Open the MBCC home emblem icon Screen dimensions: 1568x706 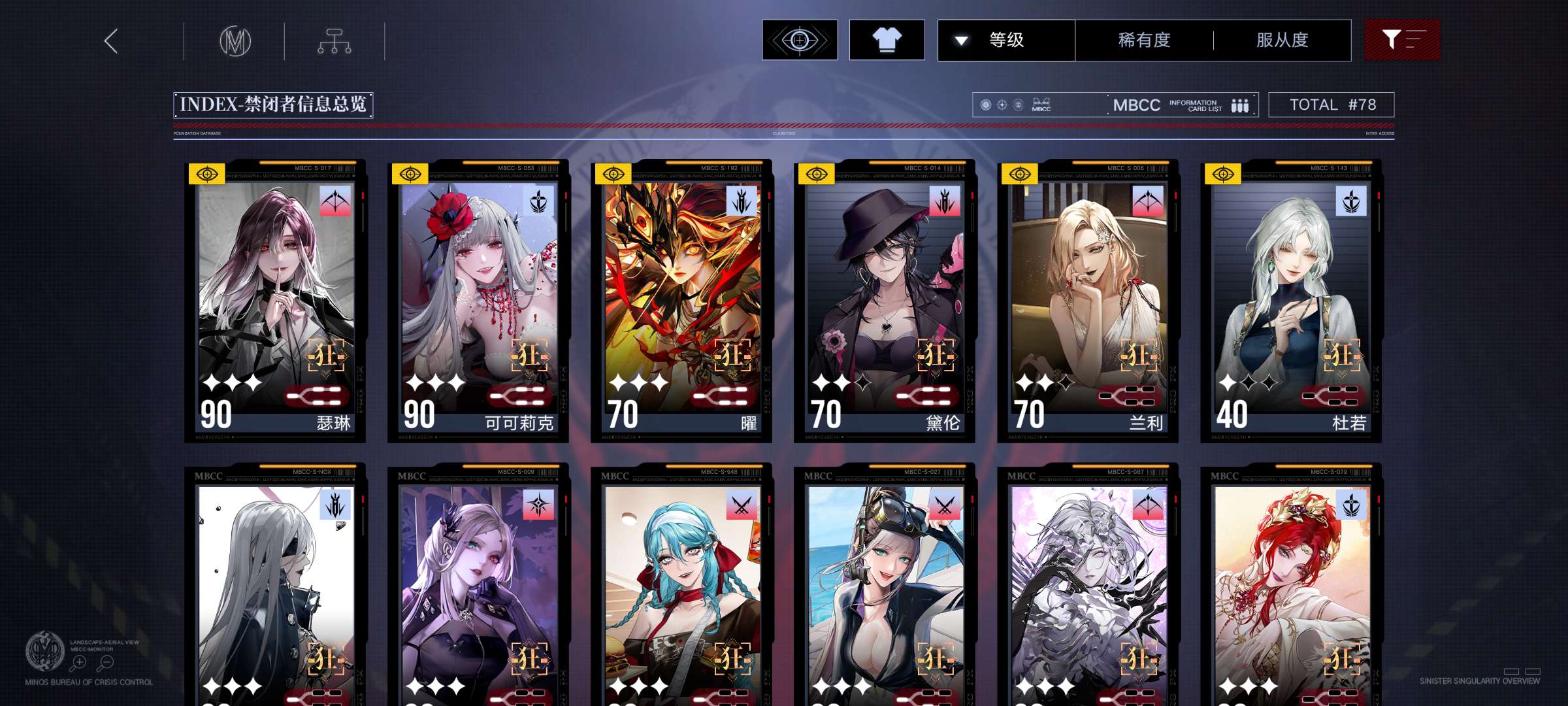(235, 41)
